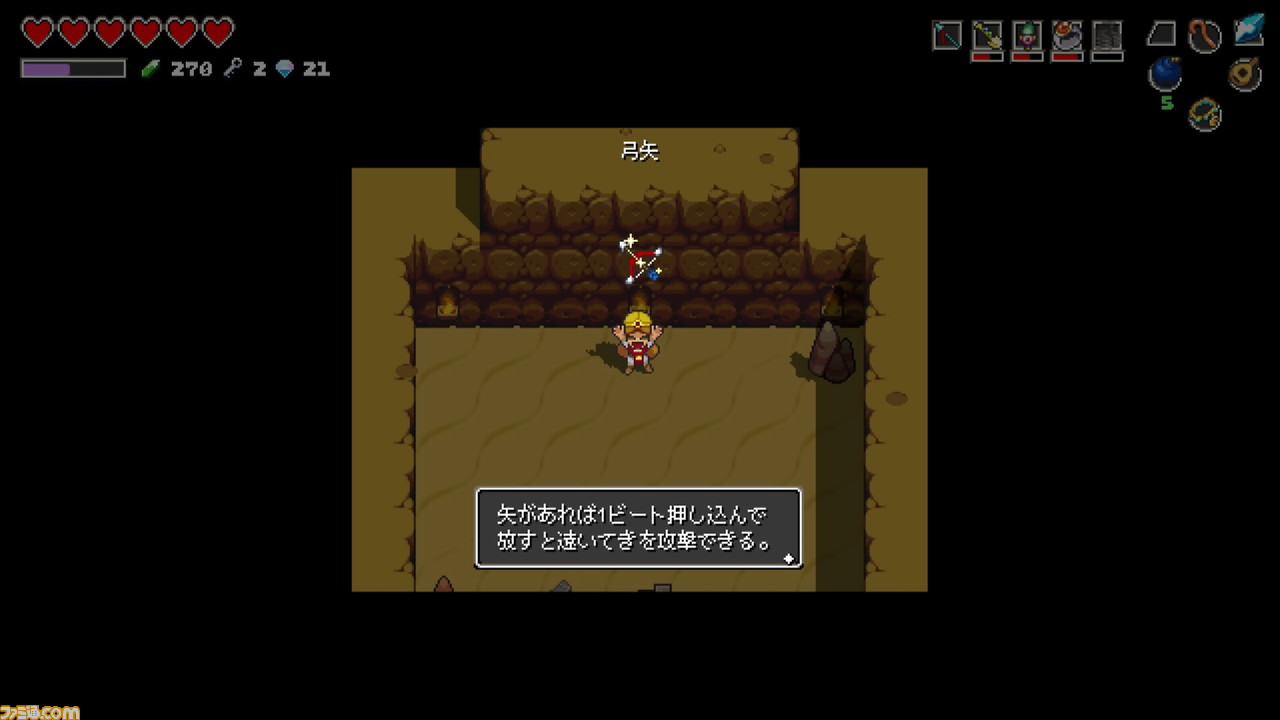This screenshot has height=720, width=1280.
Task: Click the charm necklace item icon
Action: 1203,115
